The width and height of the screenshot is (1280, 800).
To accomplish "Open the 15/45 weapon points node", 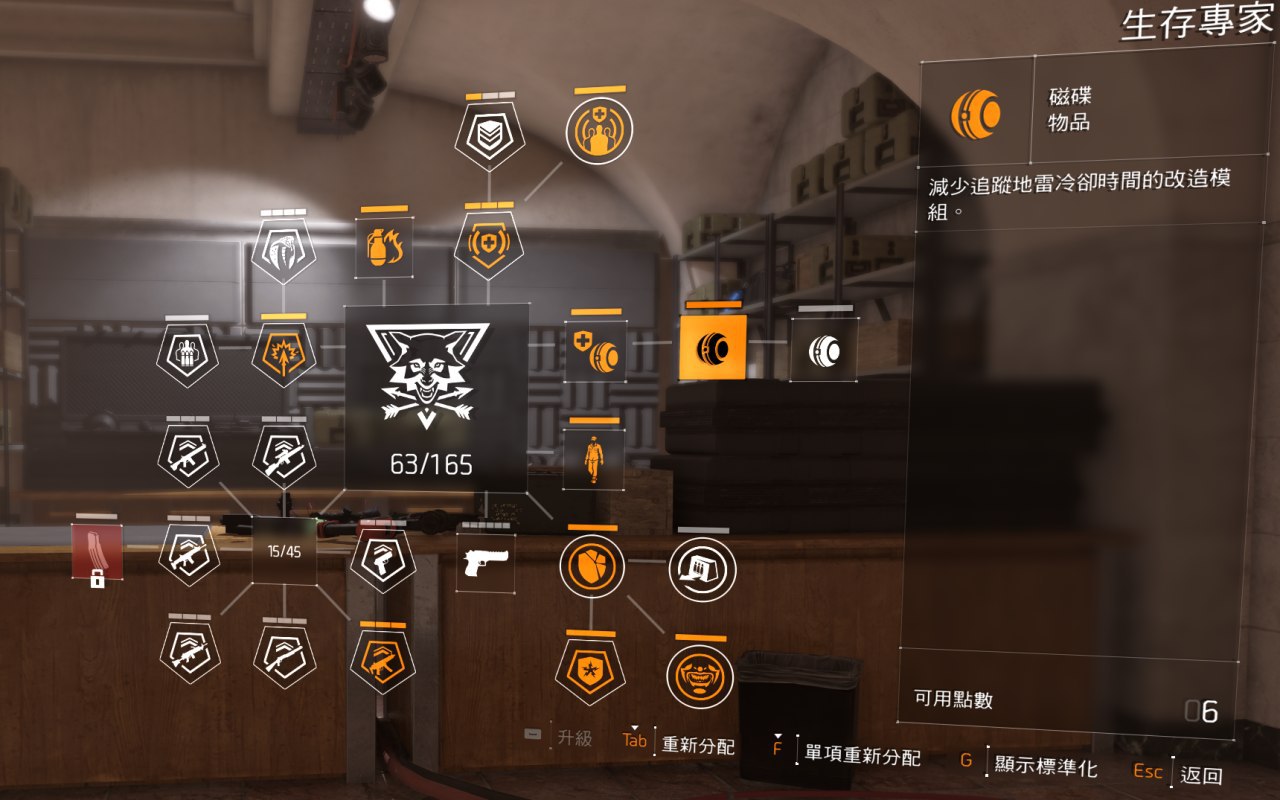I will pyautogui.click(x=284, y=551).
